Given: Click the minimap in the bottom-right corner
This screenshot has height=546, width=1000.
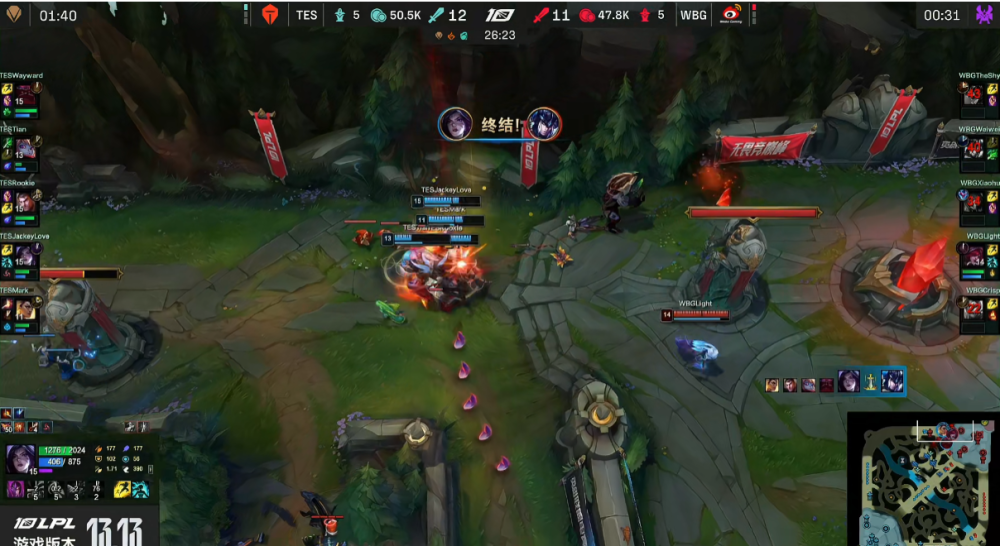Looking at the screenshot, I should pos(922,479).
